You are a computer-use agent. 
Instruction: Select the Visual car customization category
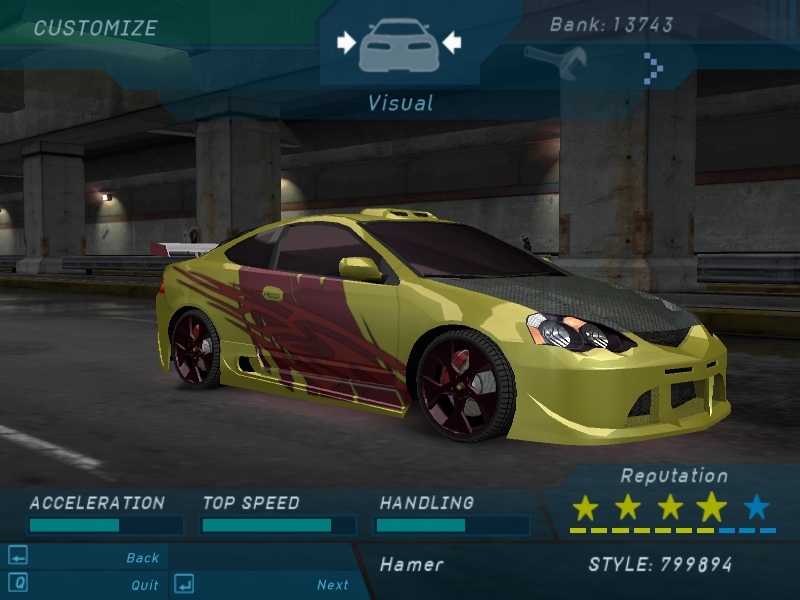tap(398, 45)
